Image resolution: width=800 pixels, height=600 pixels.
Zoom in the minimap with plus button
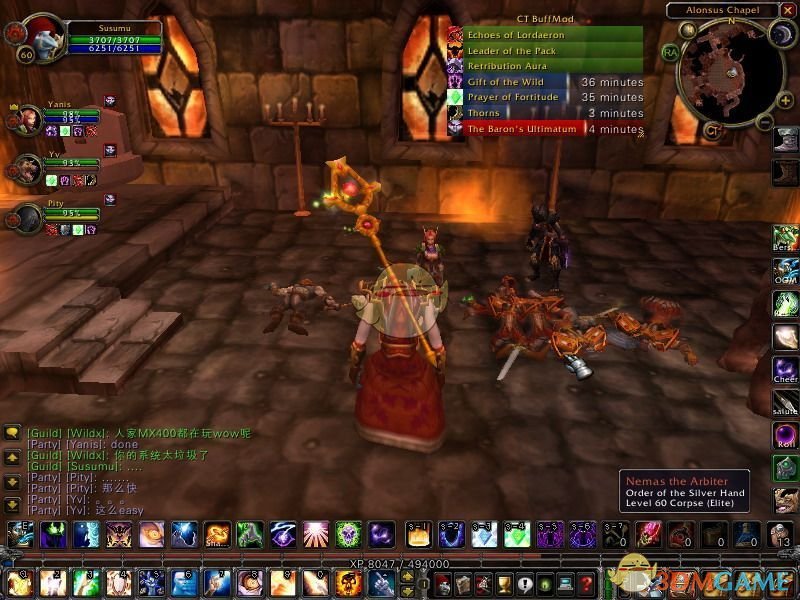[x=784, y=101]
